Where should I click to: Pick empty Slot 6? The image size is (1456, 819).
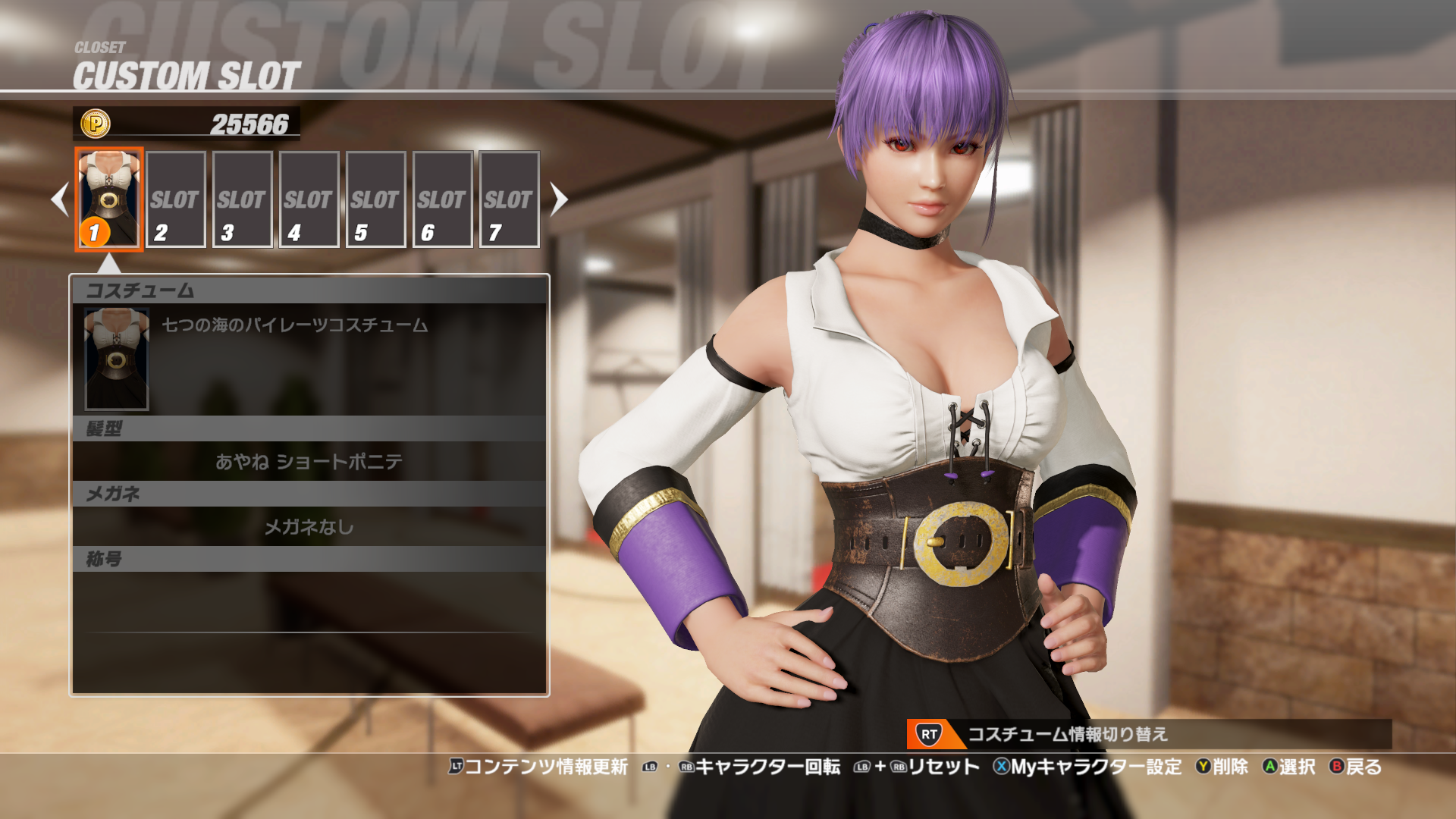click(x=443, y=199)
